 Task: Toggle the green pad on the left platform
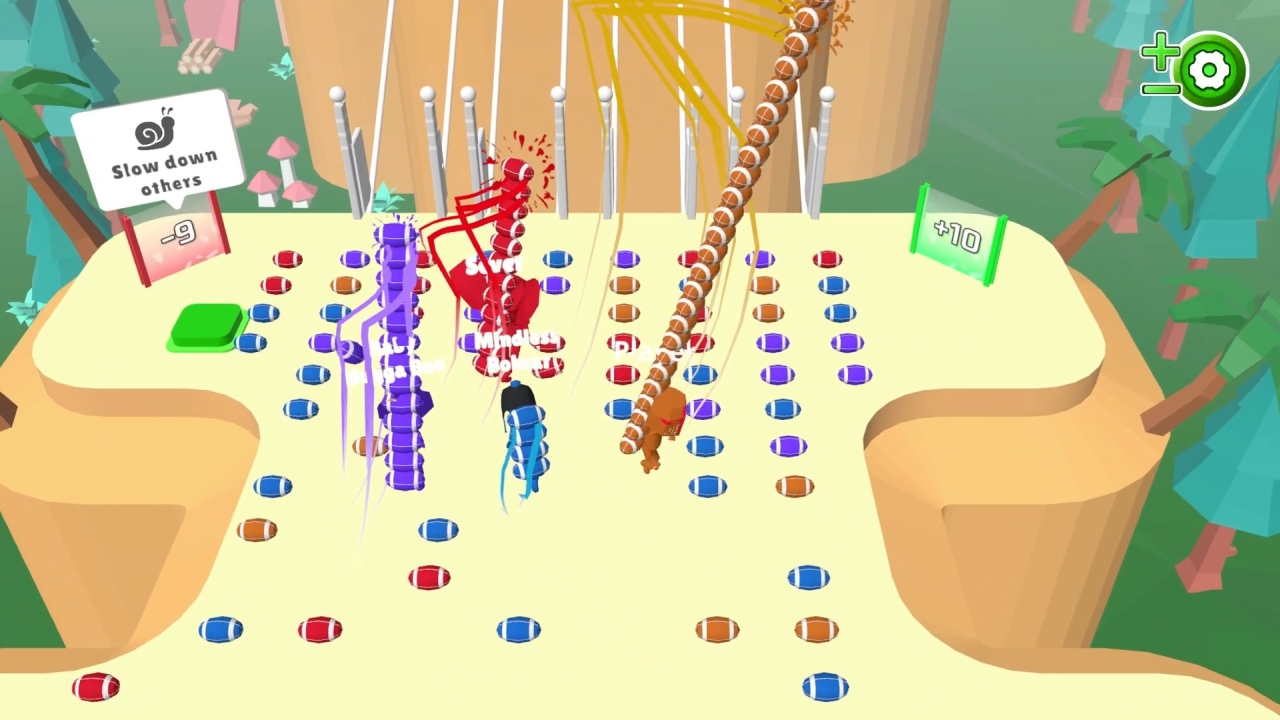pos(207,328)
